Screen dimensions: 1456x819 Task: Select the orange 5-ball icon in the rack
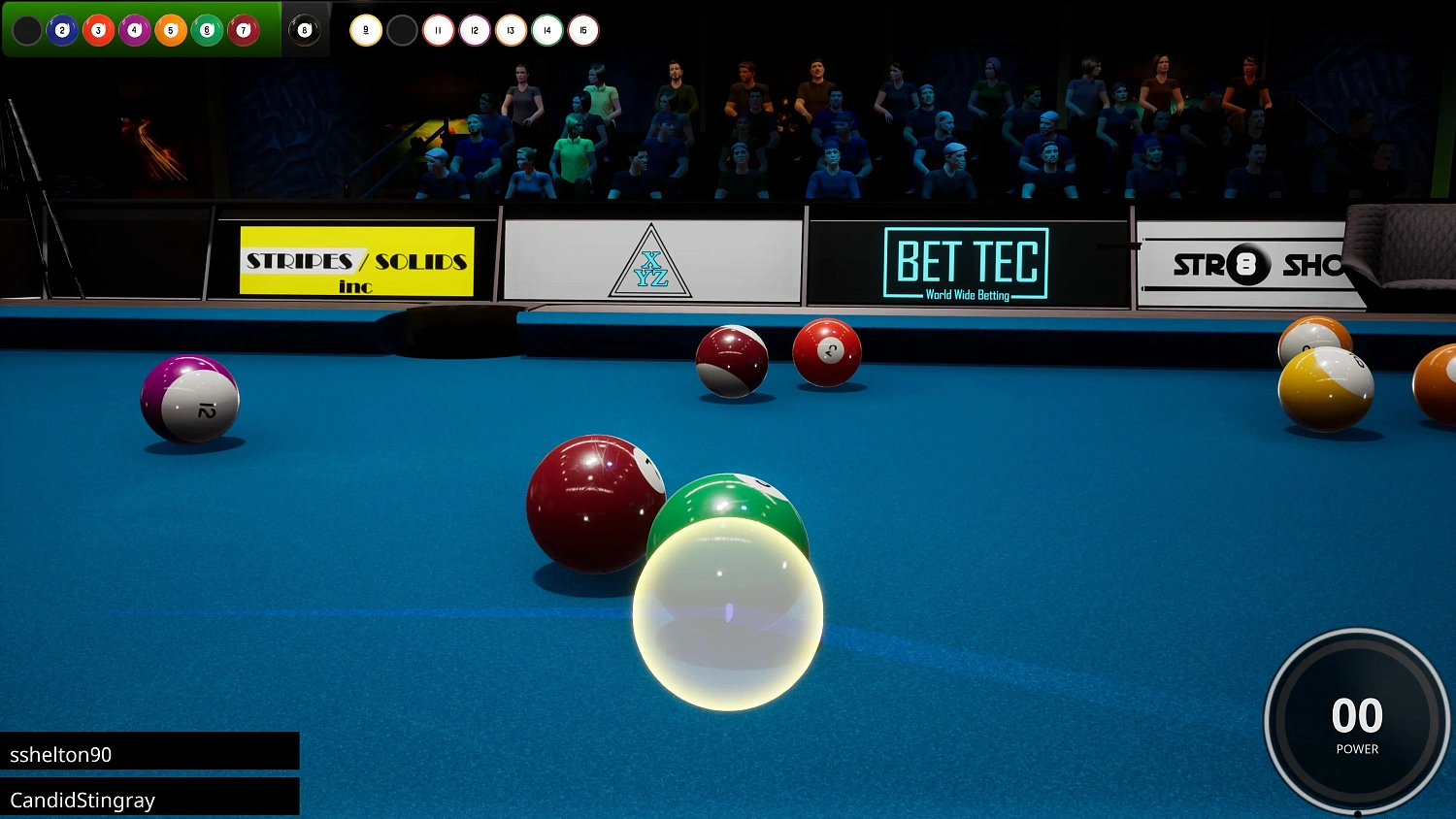[x=171, y=30]
